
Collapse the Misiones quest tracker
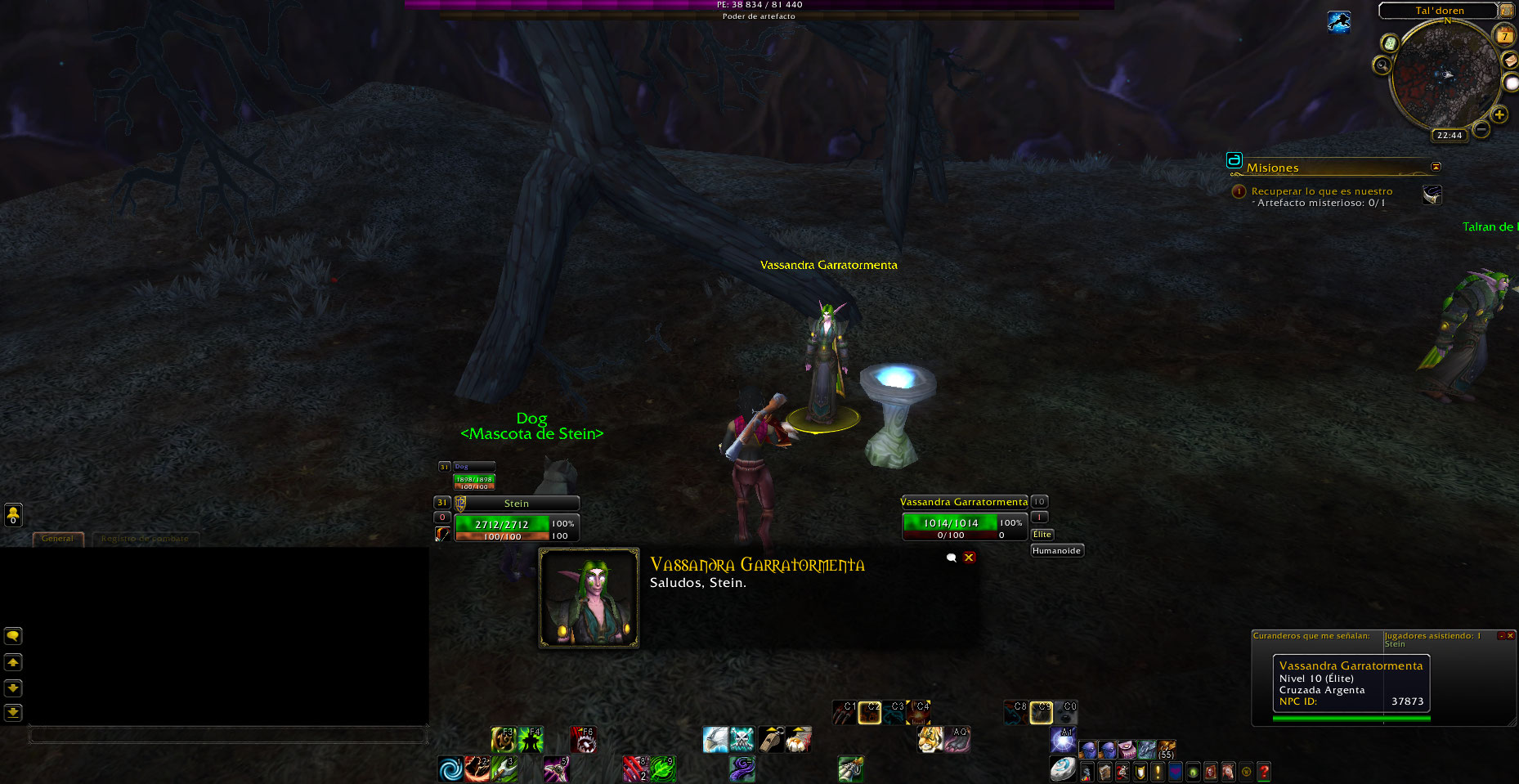(1436, 167)
